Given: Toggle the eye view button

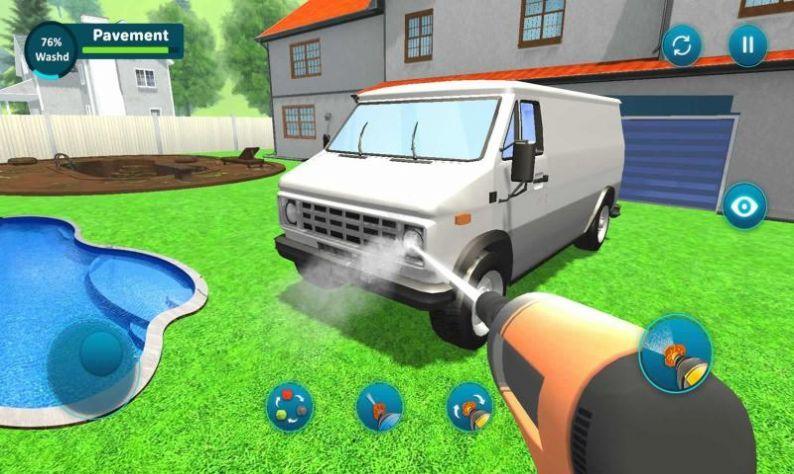Looking at the screenshot, I should click(x=745, y=207).
